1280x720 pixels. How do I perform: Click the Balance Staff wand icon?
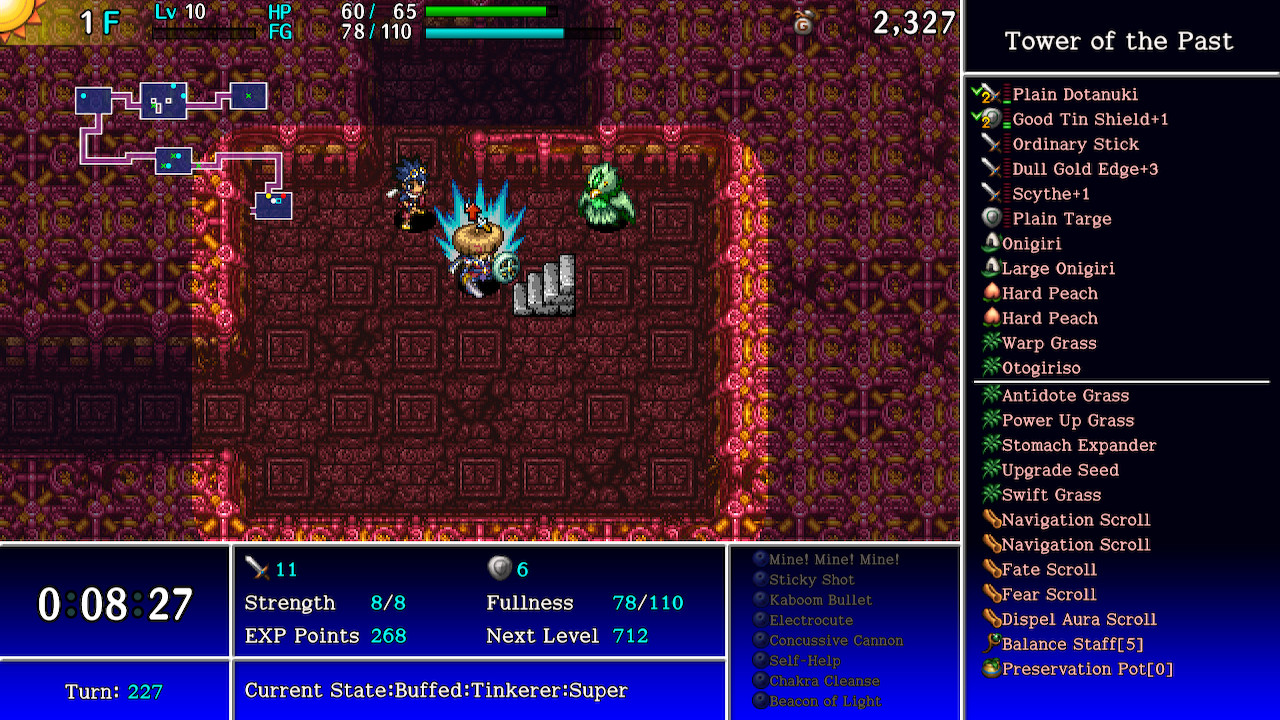(x=992, y=644)
